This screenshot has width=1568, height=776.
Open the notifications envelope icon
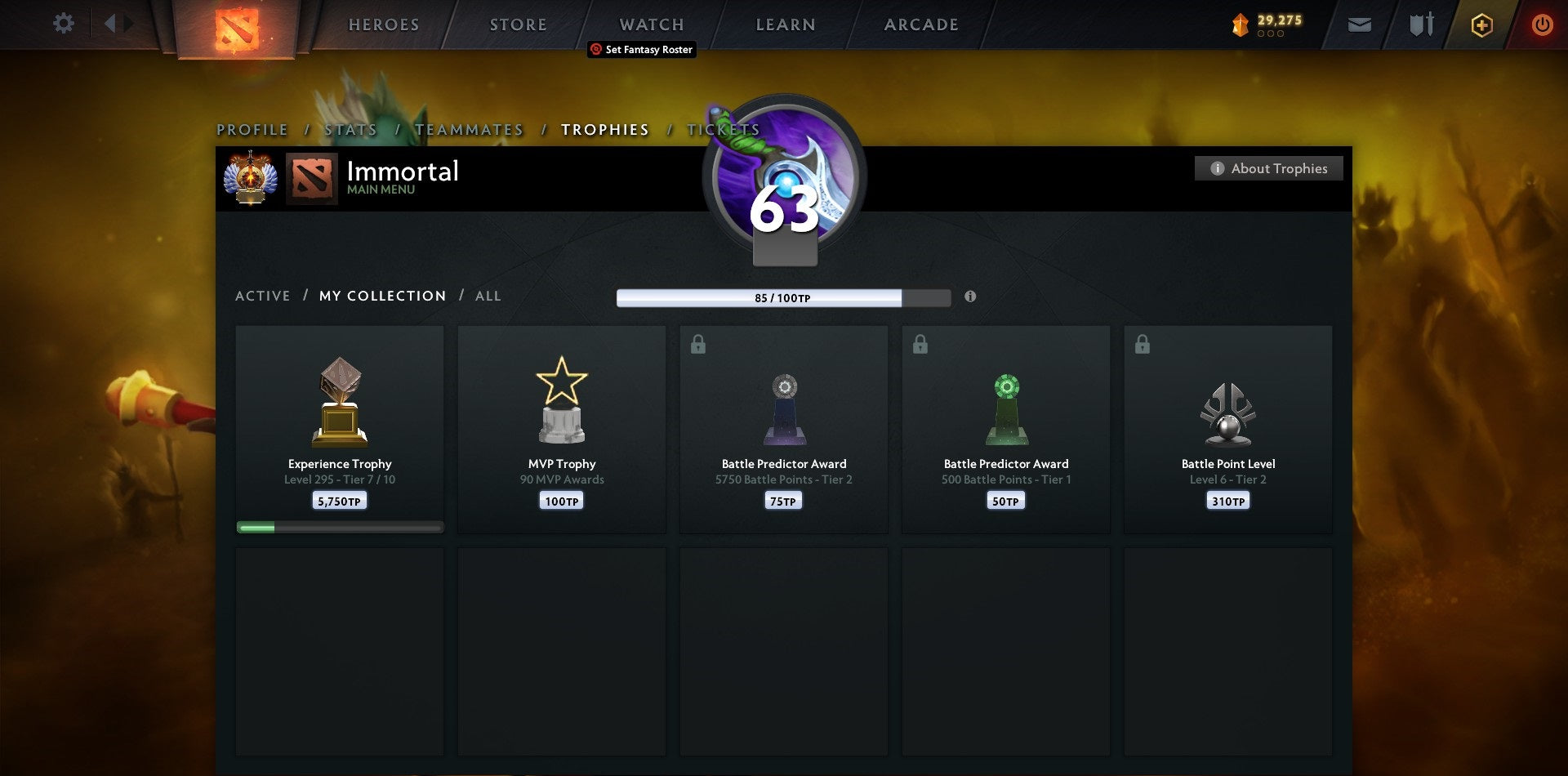(x=1359, y=24)
